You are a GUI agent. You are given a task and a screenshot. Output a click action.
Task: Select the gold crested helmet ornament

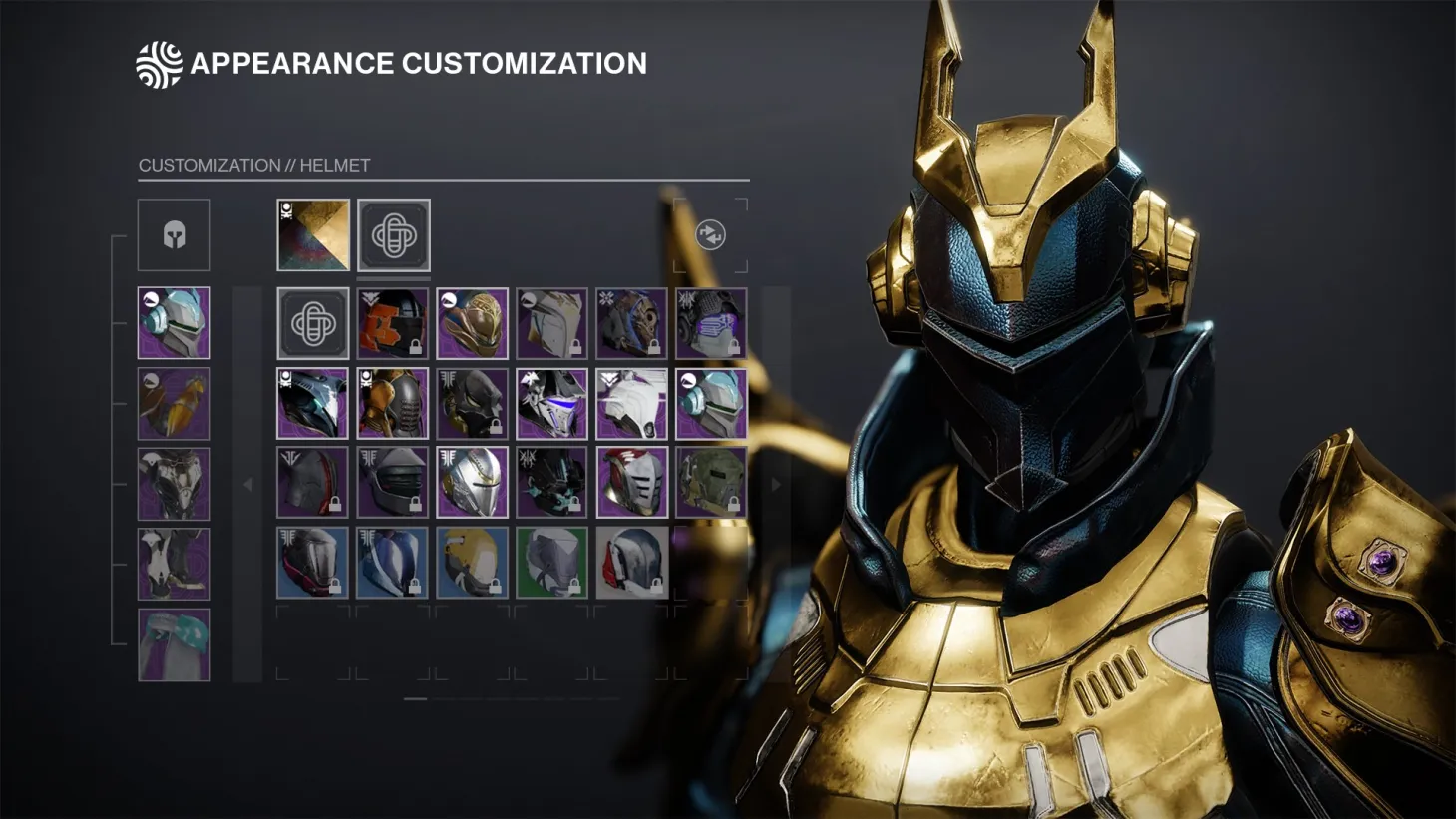(x=473, y=322)
